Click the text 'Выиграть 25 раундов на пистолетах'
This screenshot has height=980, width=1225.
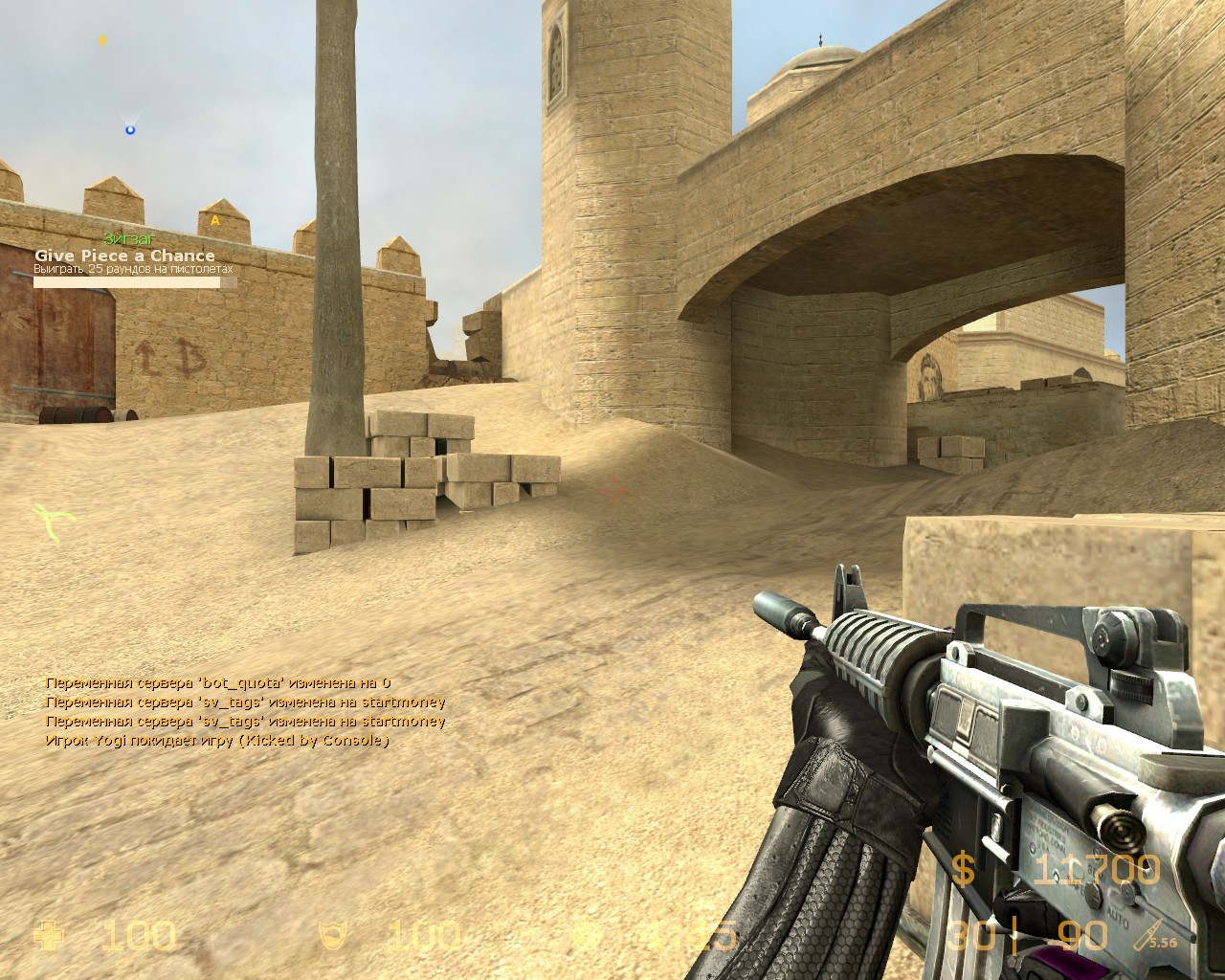point(134,271)
